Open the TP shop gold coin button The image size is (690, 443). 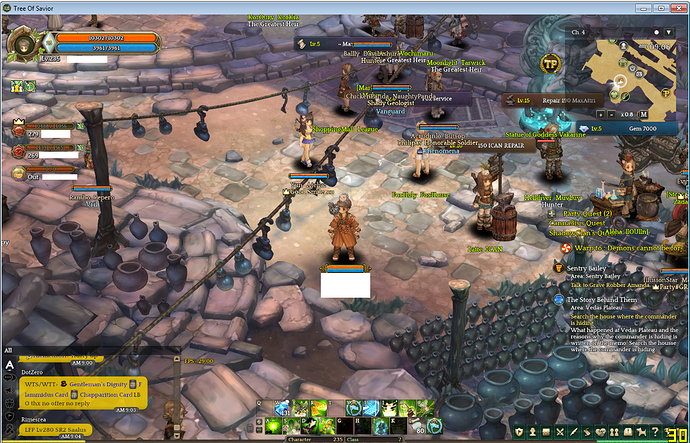tap(549, 63)
